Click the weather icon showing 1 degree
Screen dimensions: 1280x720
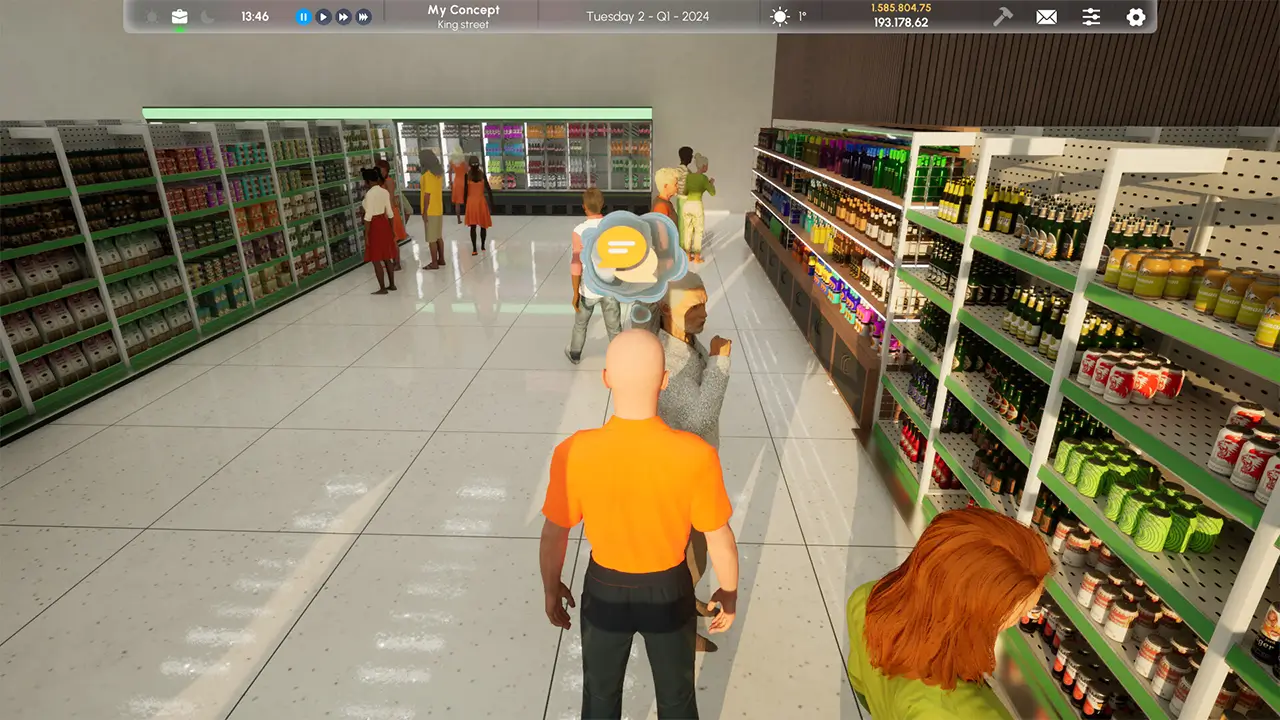click(790, 16)
